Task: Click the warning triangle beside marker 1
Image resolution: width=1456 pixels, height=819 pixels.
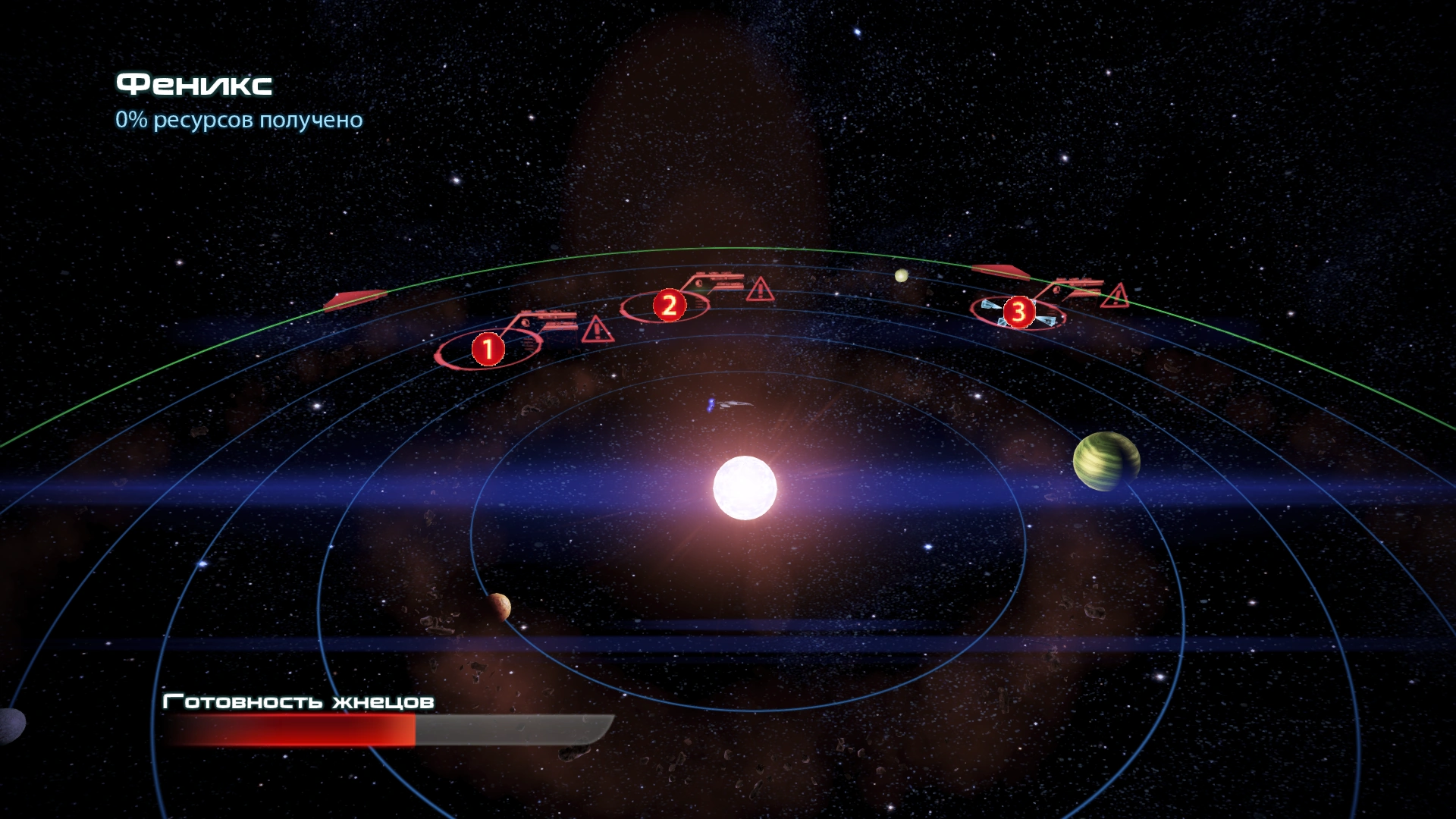Action: click(597, 330)
